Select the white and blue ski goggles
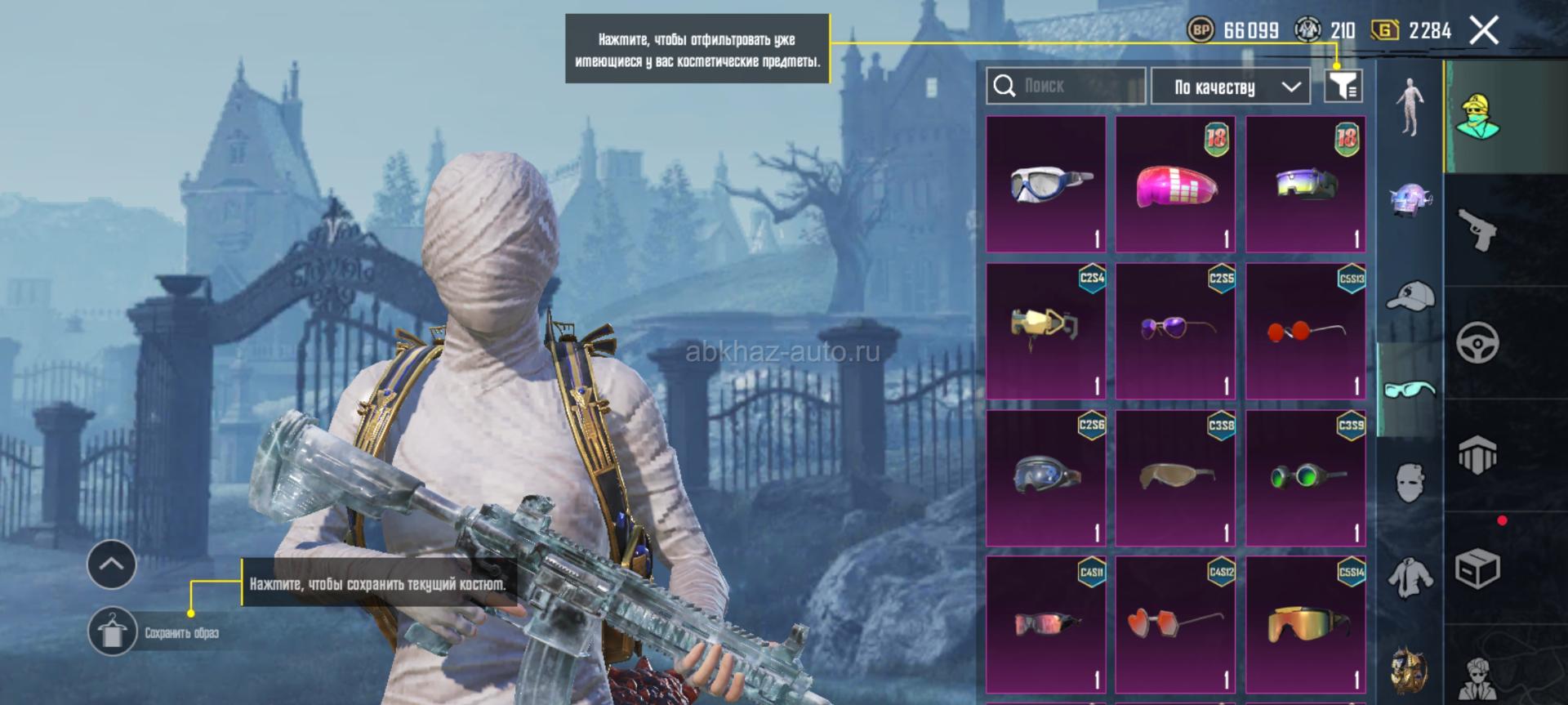 click(x=1046, y=185)
